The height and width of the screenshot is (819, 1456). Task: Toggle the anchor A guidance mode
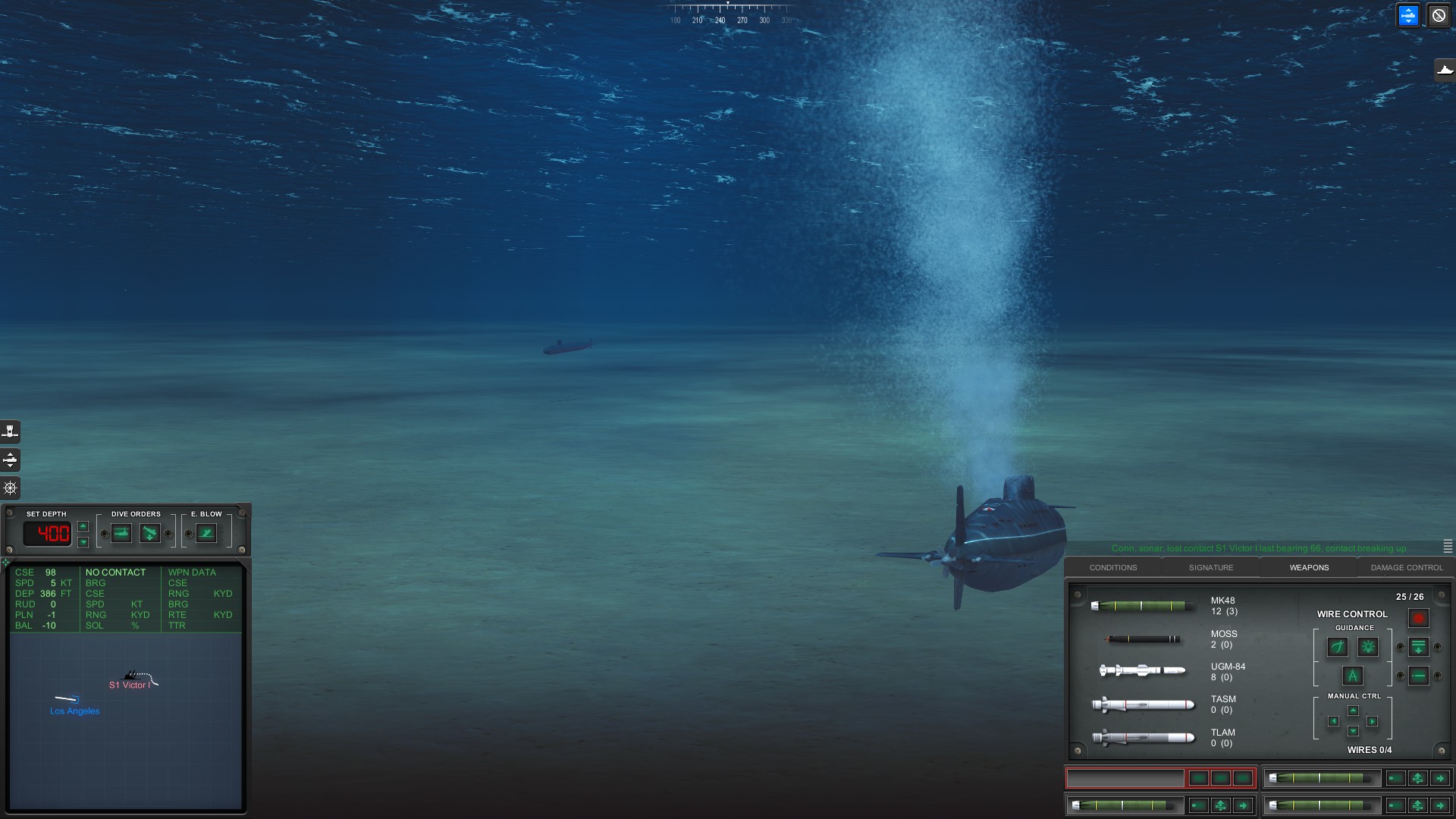pyautogui.click(x=1353, y=676)
